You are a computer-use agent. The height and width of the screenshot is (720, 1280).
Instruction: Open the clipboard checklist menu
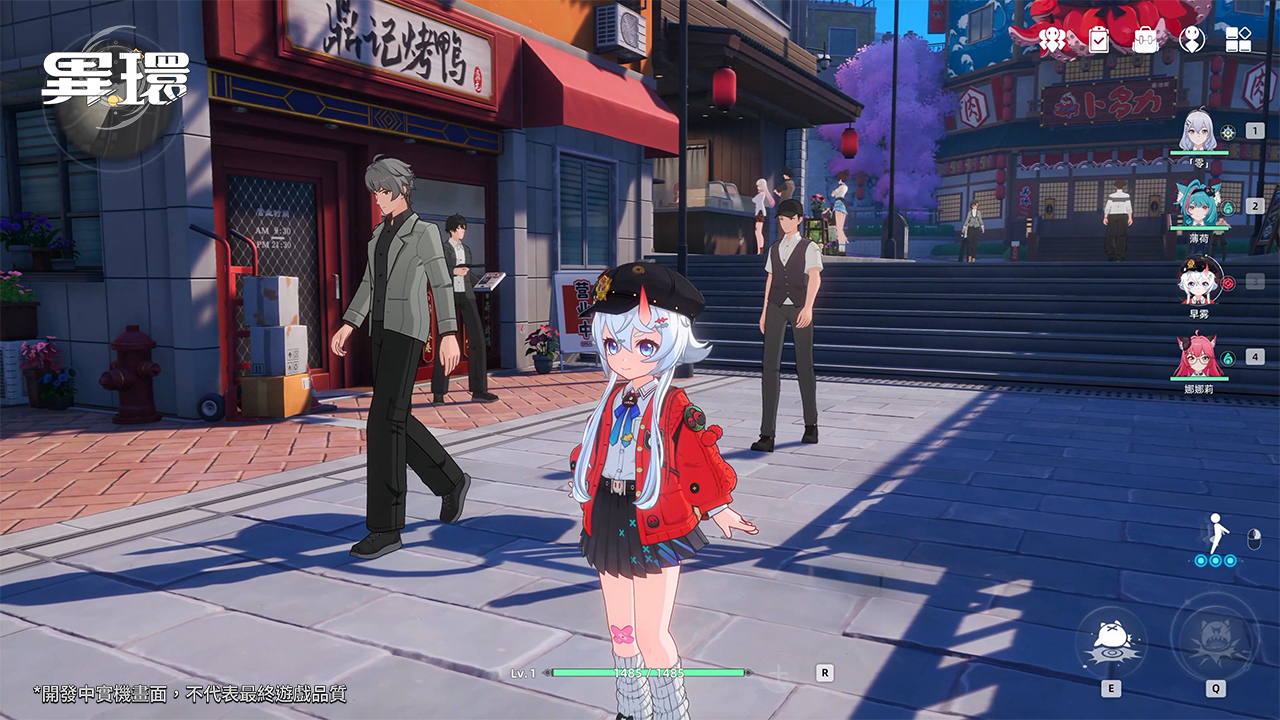1099,39
